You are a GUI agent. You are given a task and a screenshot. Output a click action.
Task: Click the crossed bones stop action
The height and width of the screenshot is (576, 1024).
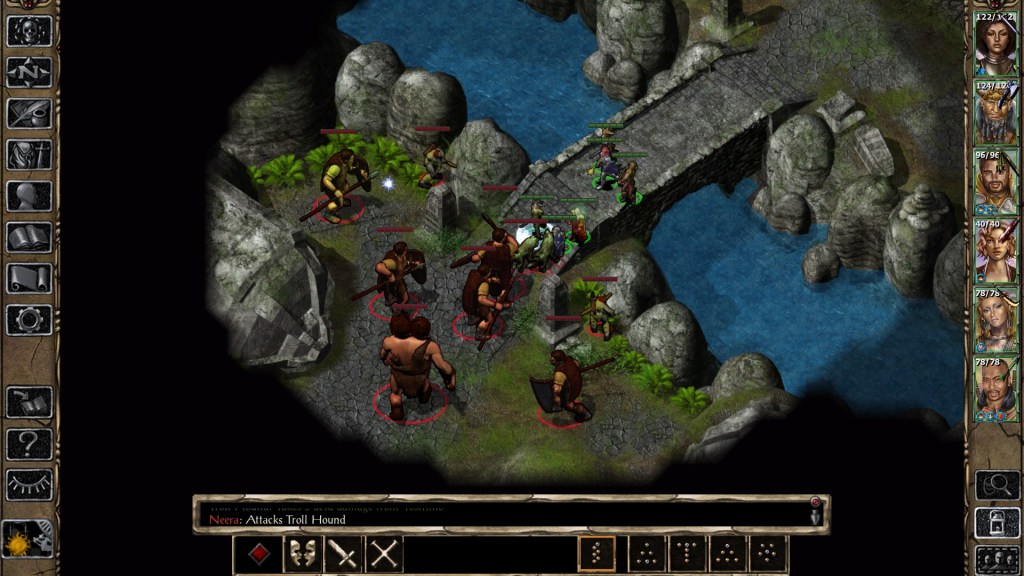pos(384,554)
